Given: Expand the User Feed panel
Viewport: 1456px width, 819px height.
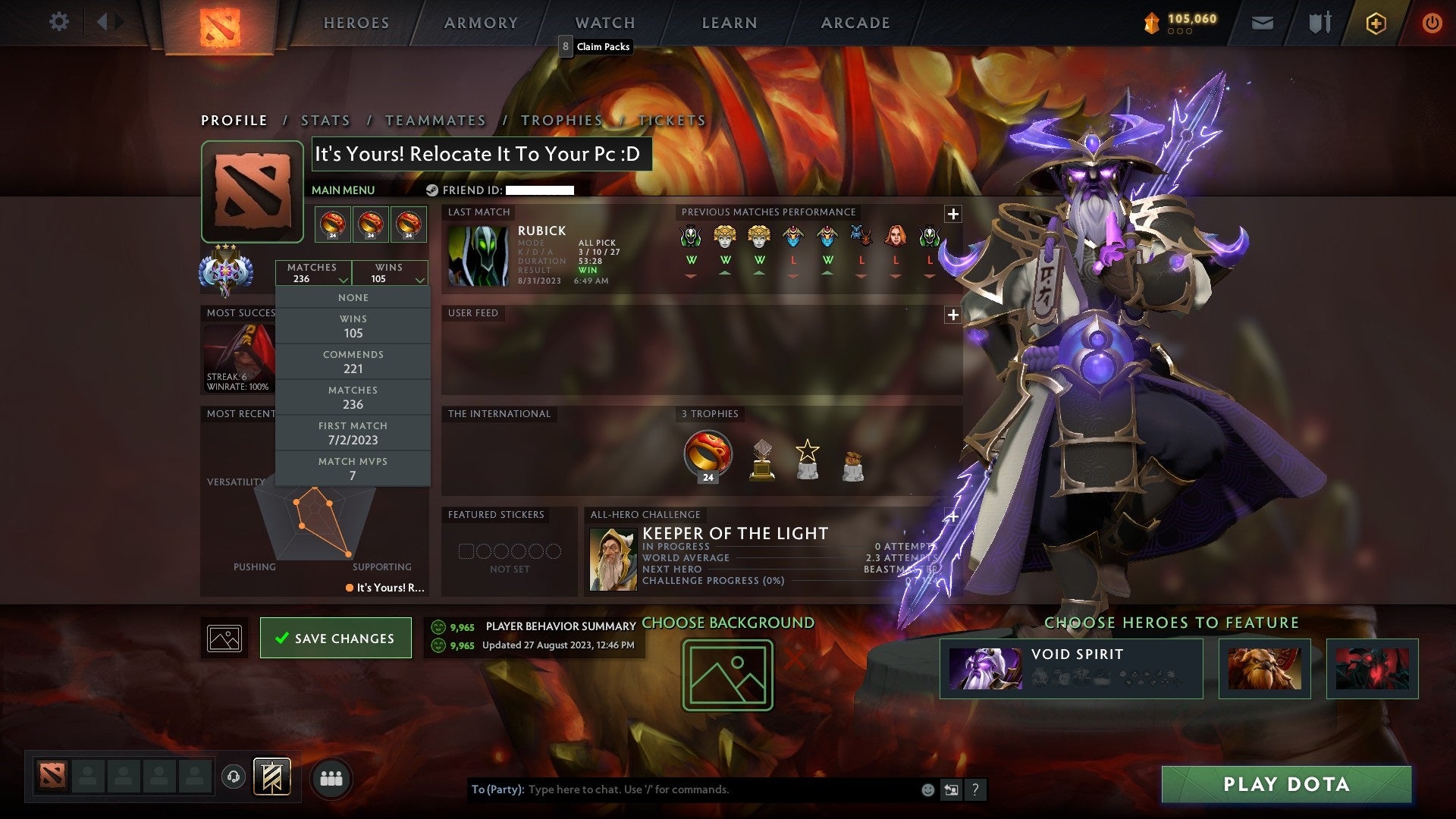Looking at the screenshot, I should 952,313.
